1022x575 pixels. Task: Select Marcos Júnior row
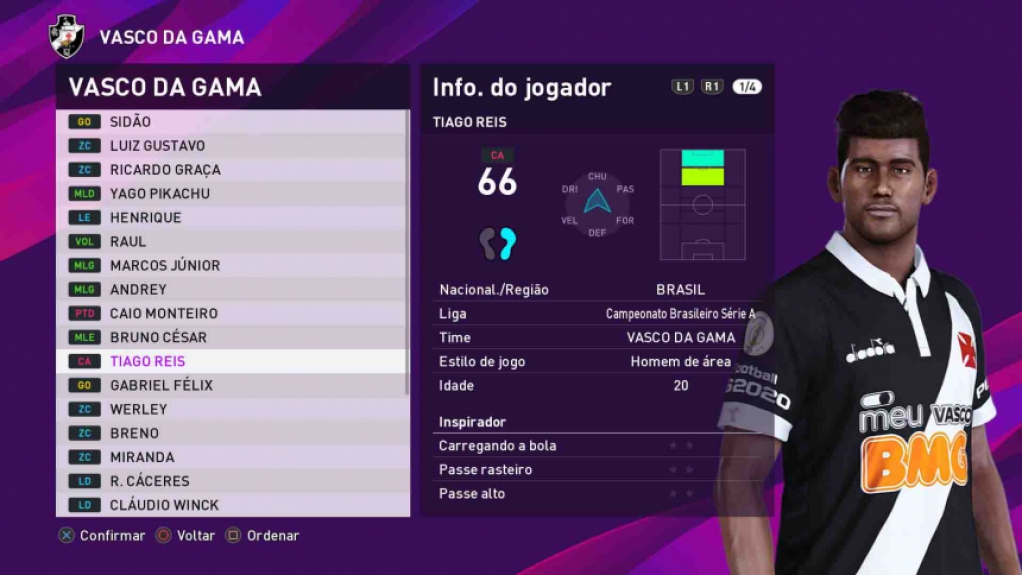point(232,266)
